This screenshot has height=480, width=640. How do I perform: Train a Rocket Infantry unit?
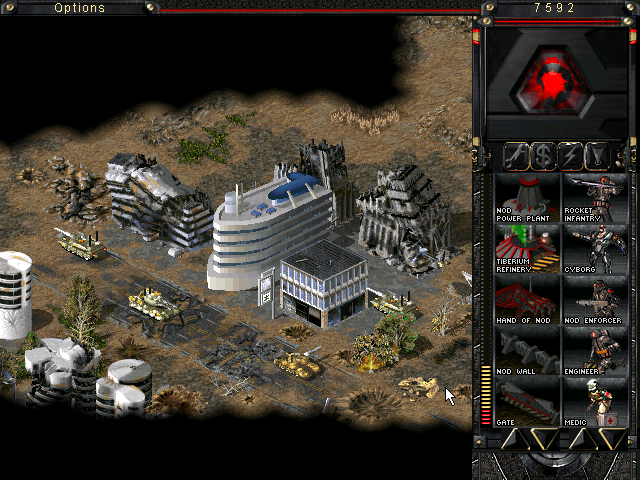click(x=595, y=197)
